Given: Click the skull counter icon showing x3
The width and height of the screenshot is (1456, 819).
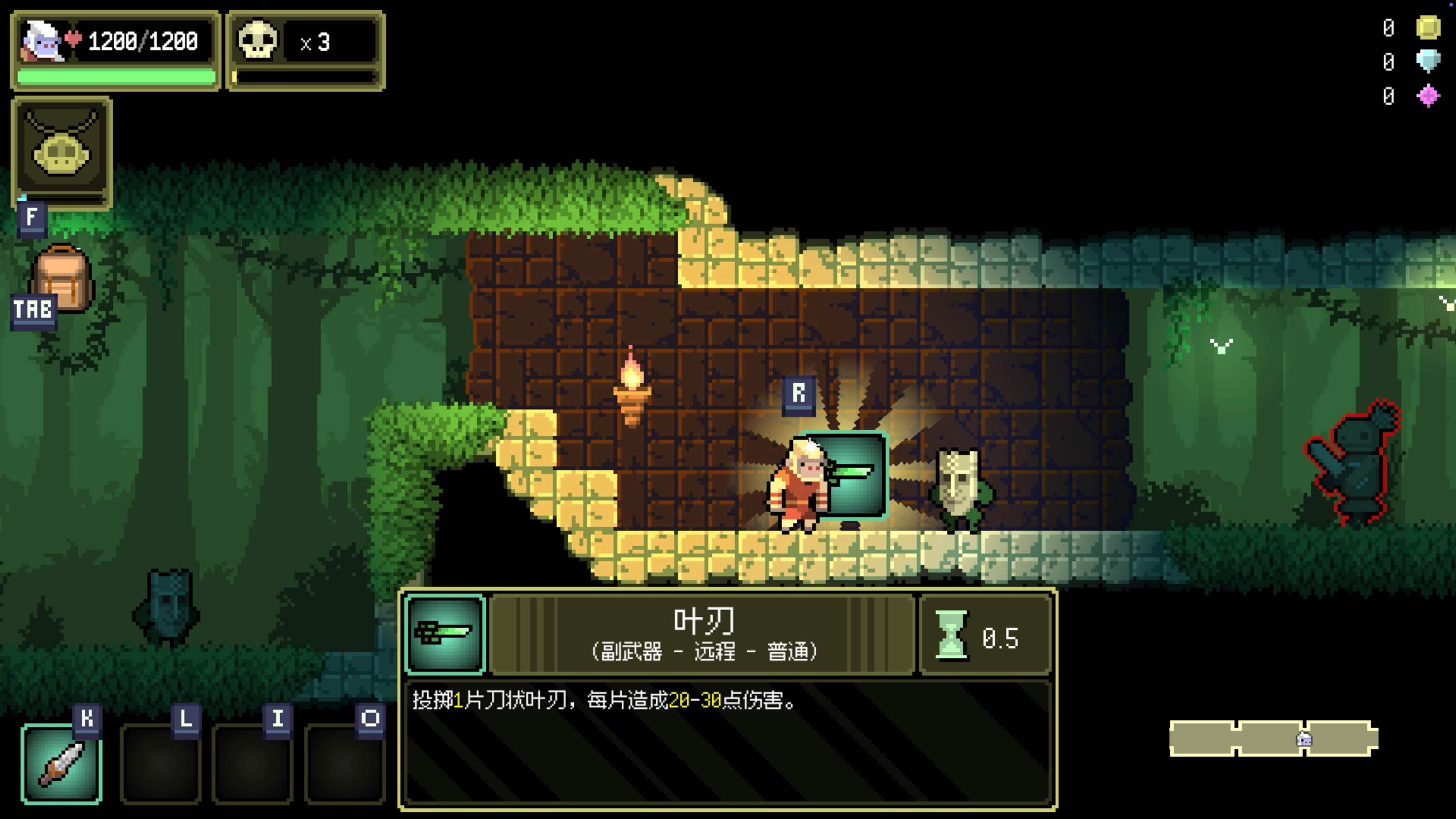Looking at the screenshot, I should pyautogui.click(x=257, y=40).
